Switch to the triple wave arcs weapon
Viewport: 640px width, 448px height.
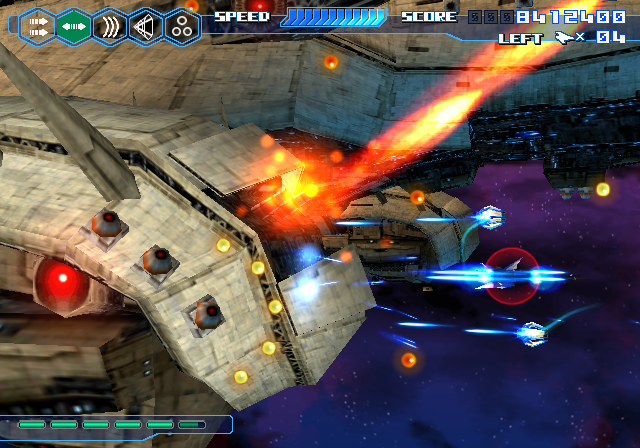[x=109, y=26]
